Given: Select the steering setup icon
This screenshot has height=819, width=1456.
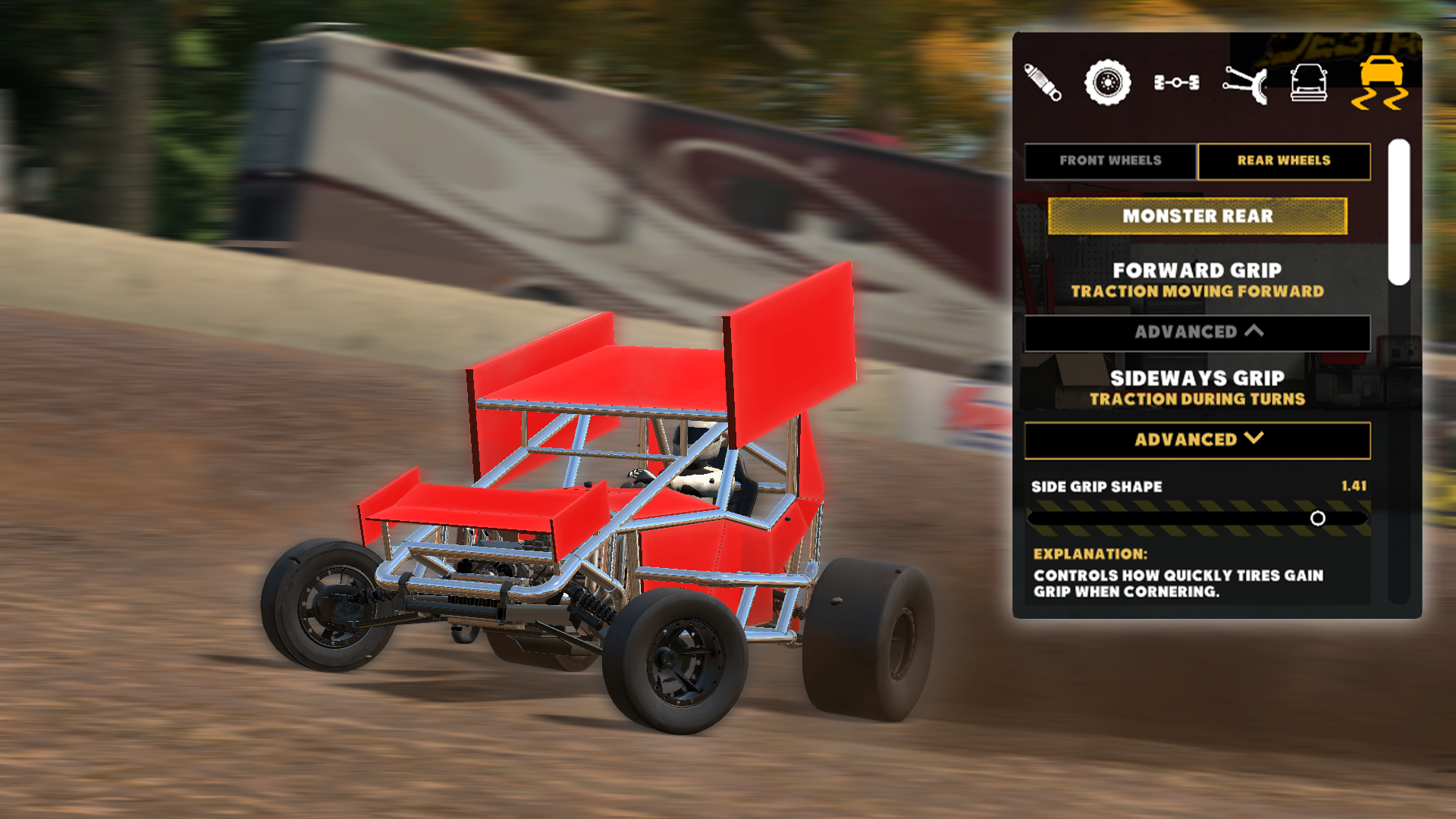Looking at the screenshot, I should point(1244,83).
